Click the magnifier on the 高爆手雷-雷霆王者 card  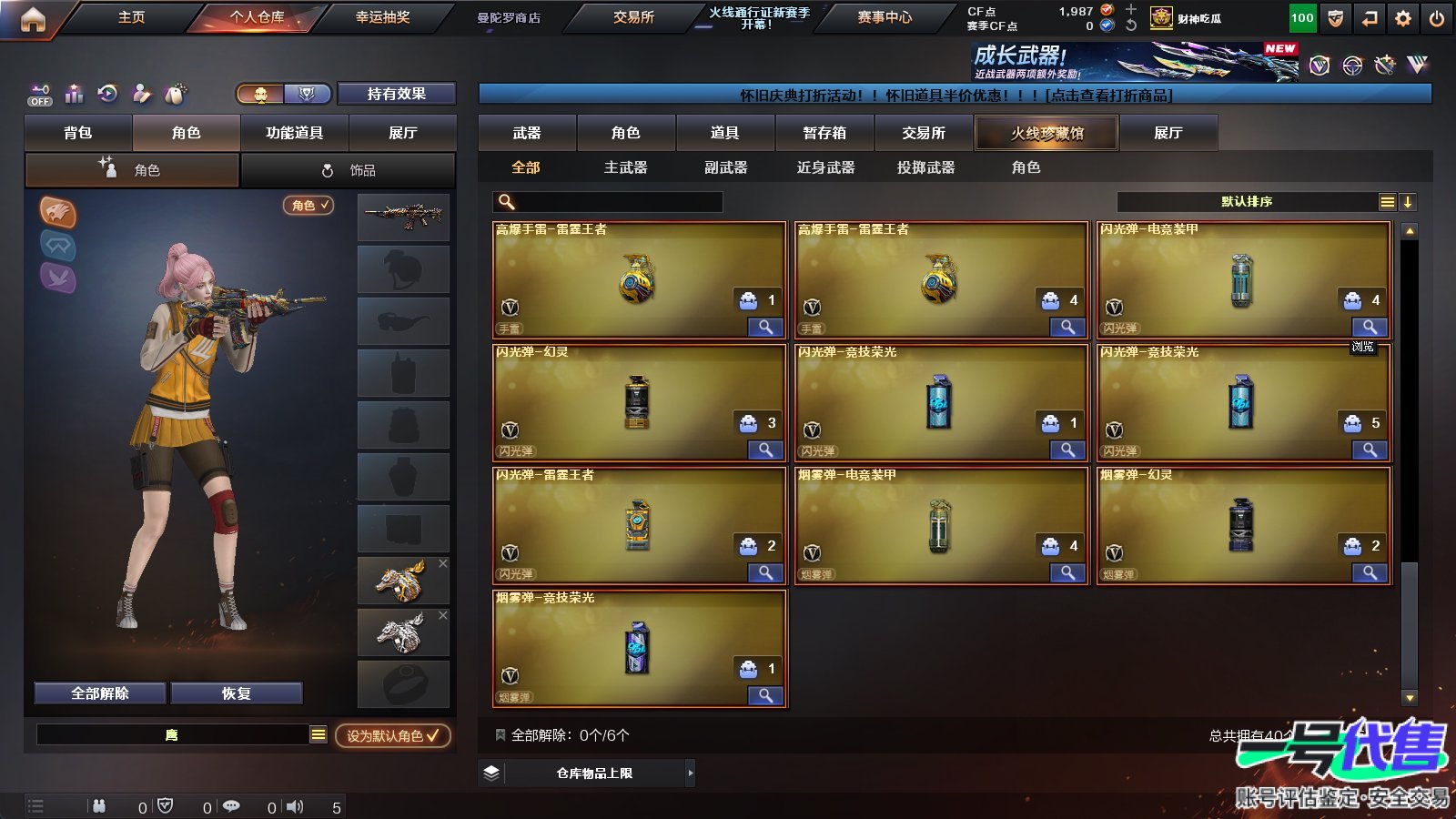765,326
